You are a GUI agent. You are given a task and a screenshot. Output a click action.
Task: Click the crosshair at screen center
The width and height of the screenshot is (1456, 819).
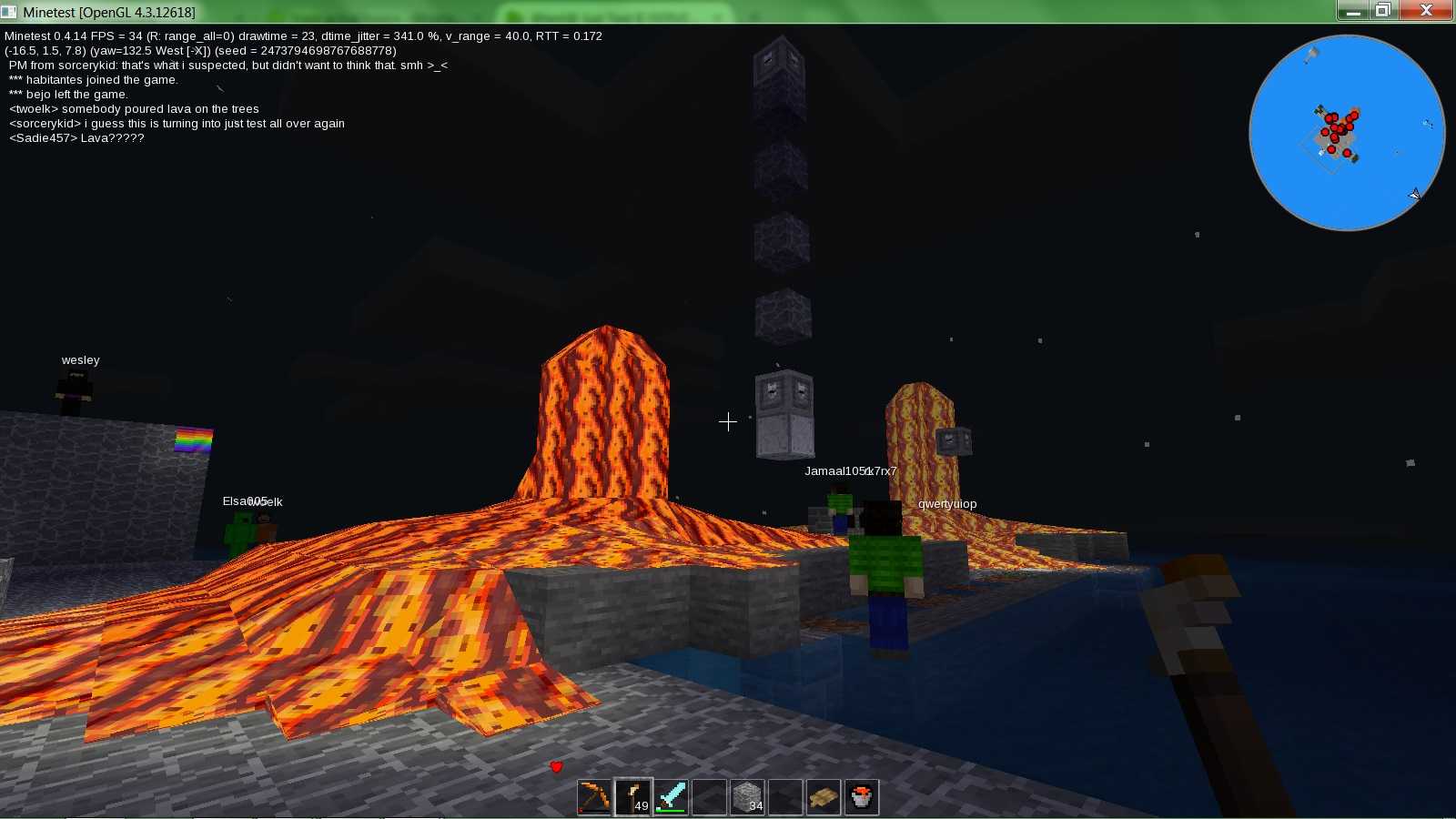point(728,422)
